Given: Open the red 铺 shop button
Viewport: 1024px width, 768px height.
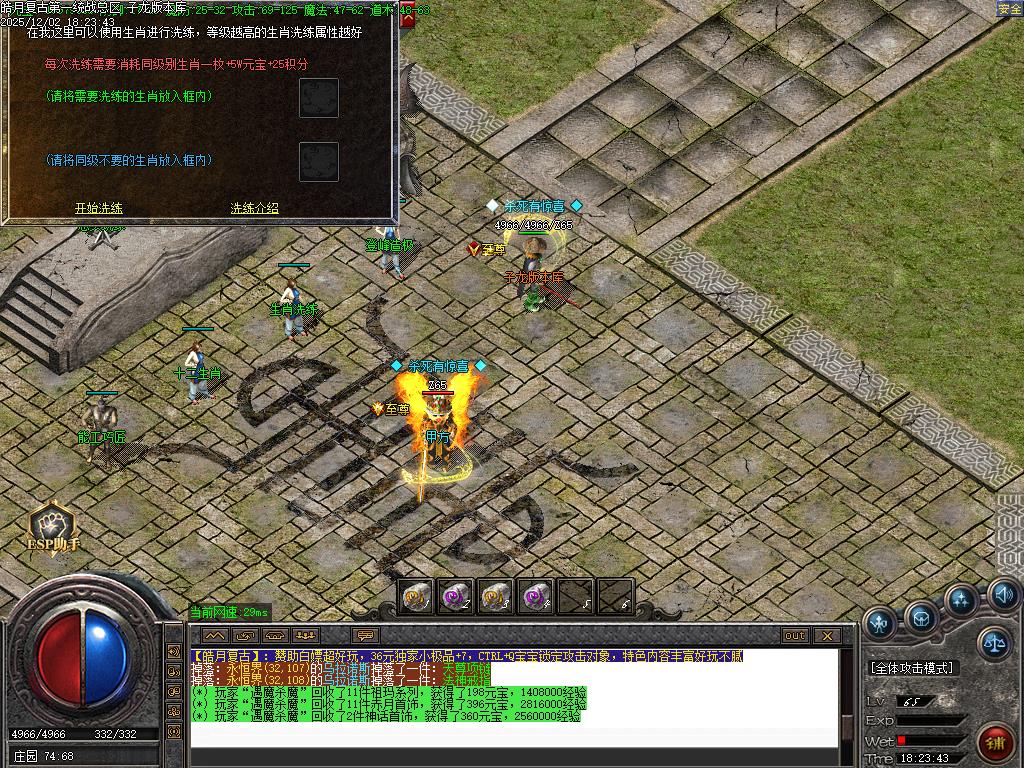Looking at the screenshot, I should [x=995, y=742].
